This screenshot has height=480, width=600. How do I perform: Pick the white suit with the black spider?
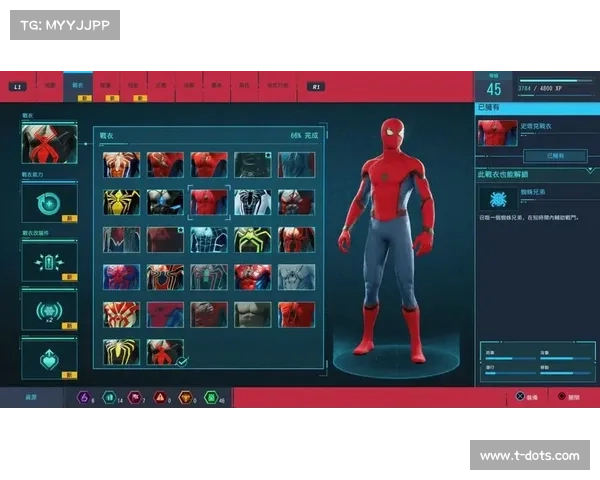(x=253, y=202)
